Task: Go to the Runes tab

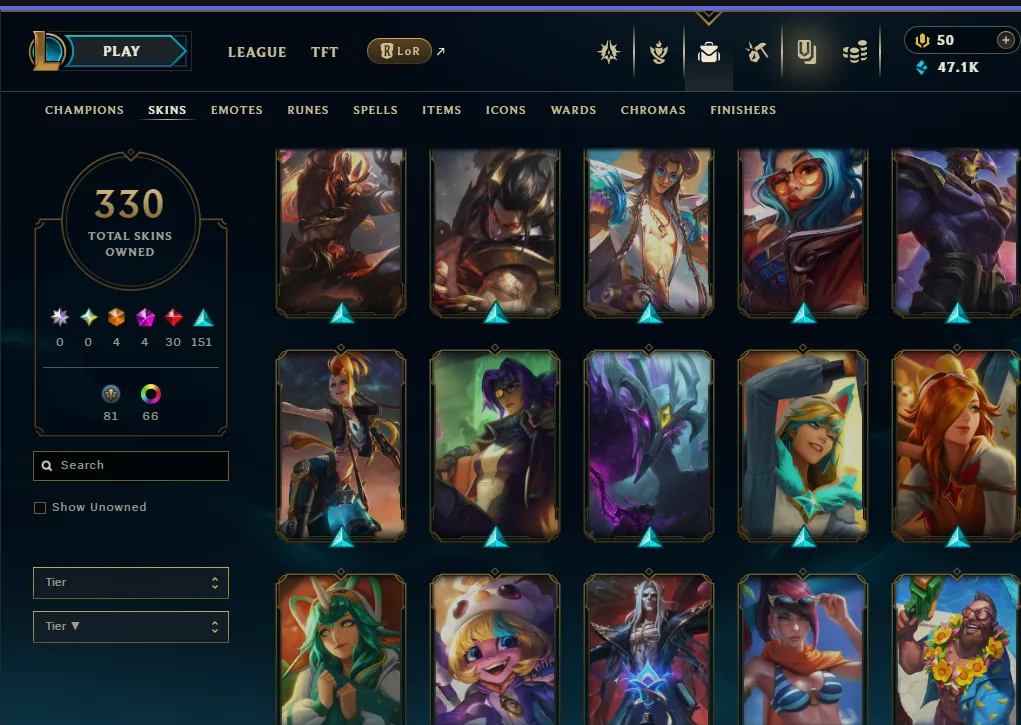Action: [x=308, y=110]
